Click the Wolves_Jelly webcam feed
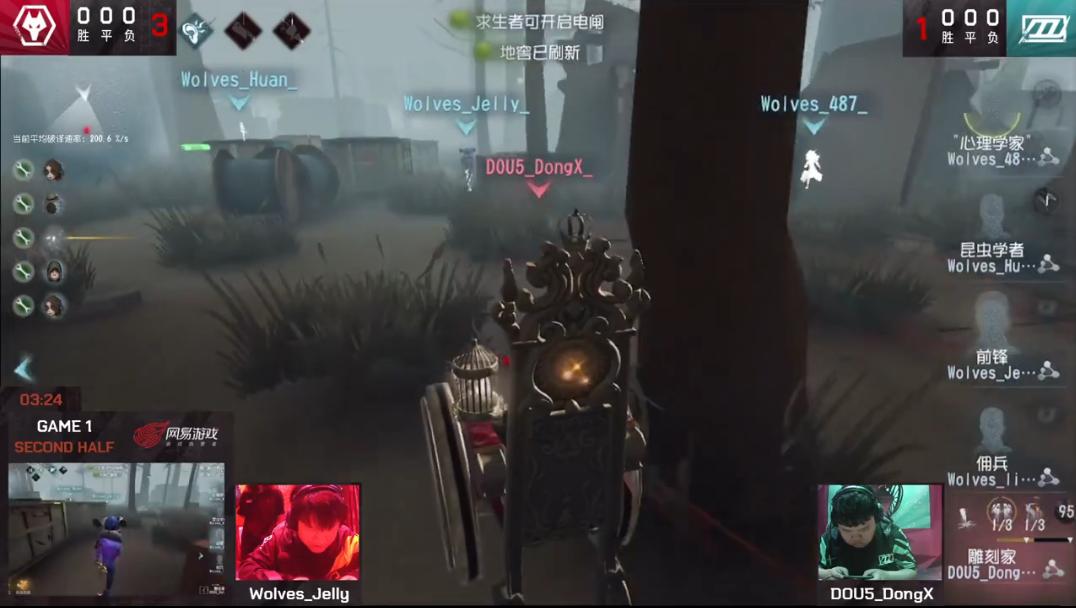 298,532
